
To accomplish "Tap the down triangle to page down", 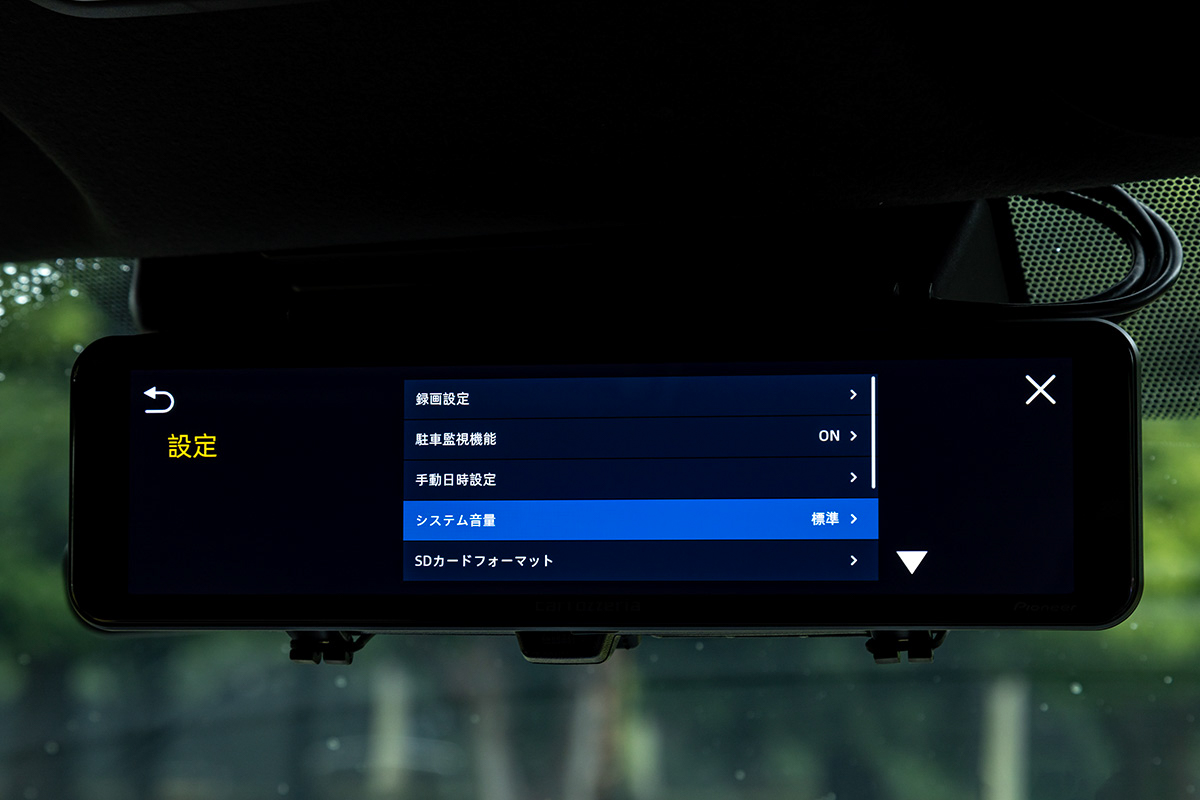I will [911, 562].
